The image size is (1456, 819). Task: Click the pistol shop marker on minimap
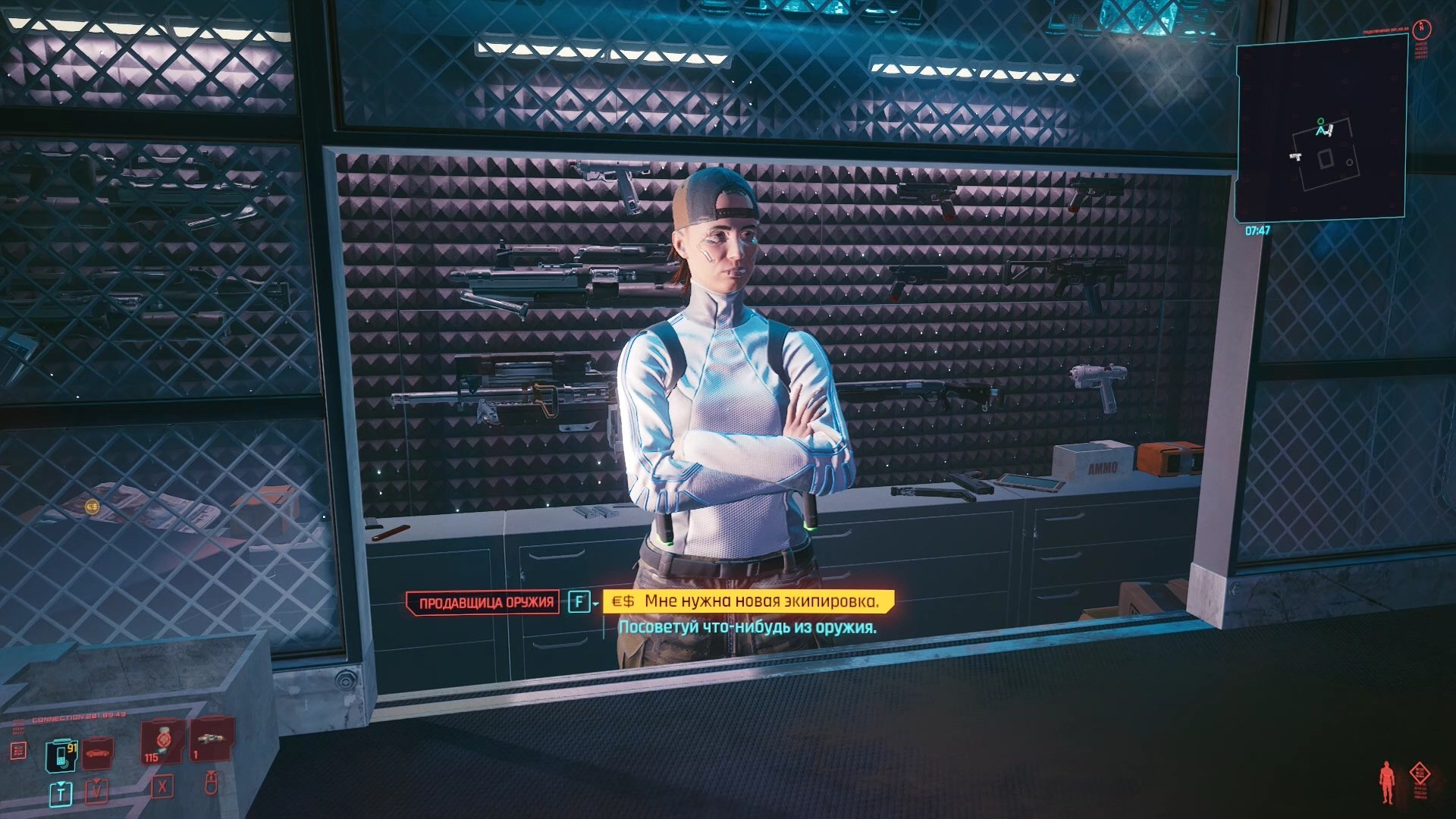[1295, 156]
